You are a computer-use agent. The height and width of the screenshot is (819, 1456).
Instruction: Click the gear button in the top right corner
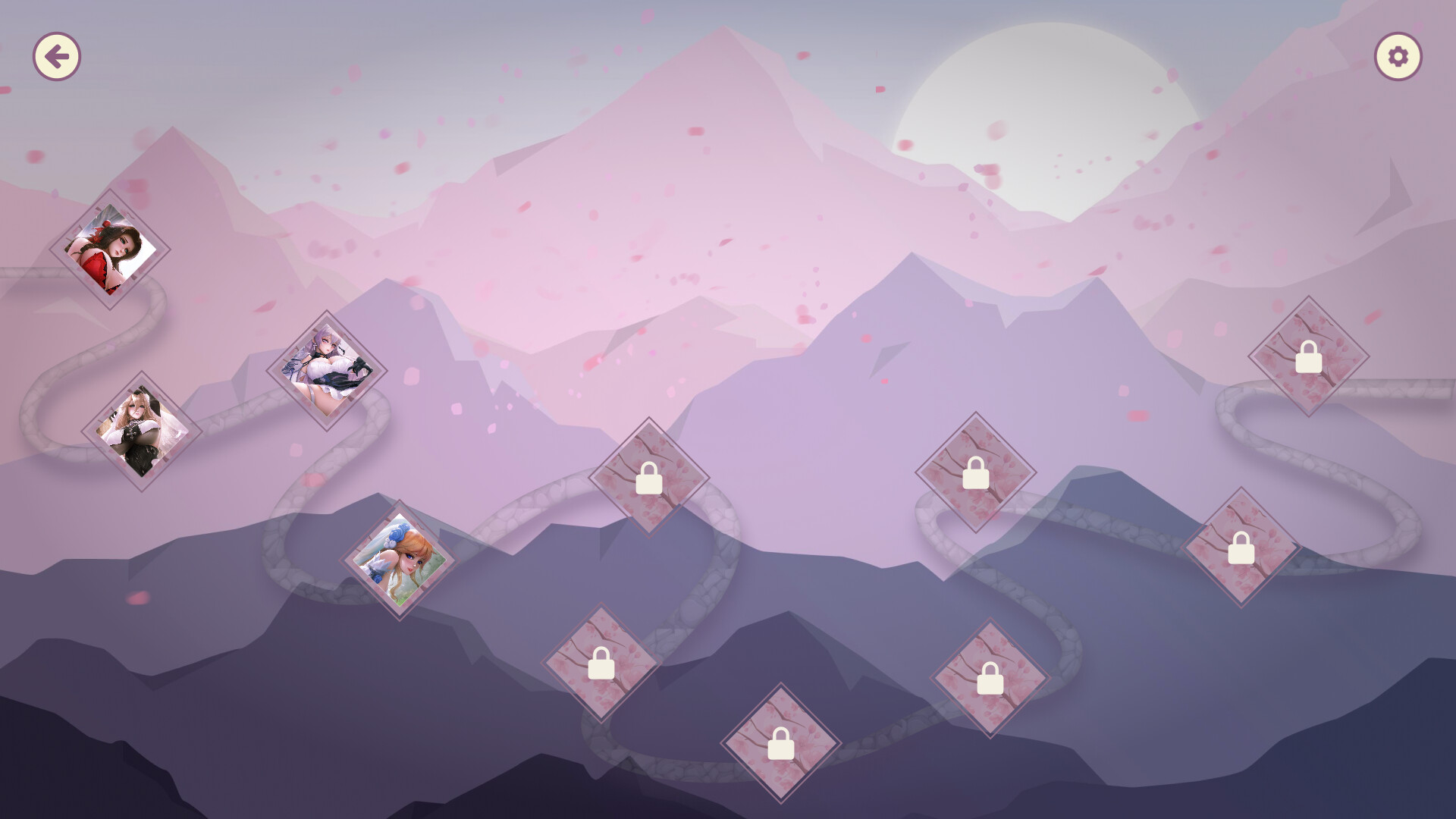point(1398,55)
